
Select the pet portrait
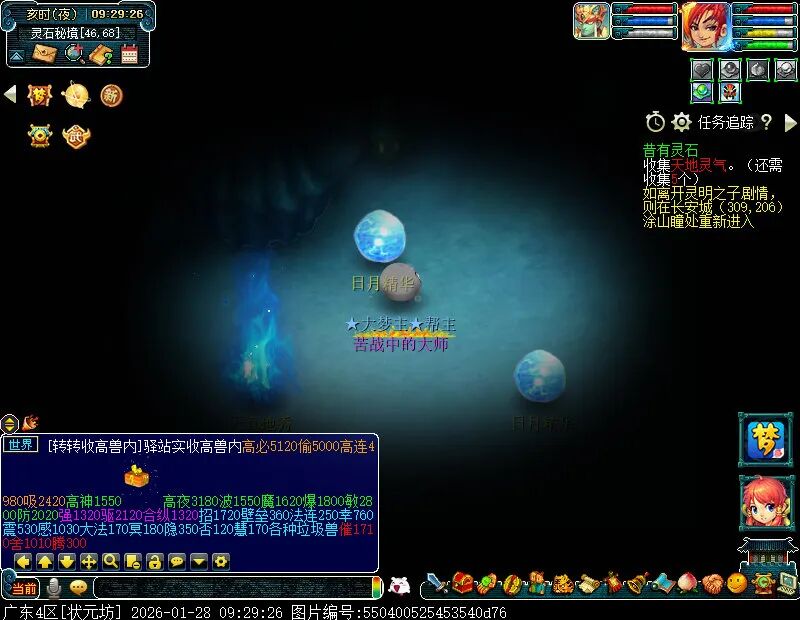click(x=591, y=20)
